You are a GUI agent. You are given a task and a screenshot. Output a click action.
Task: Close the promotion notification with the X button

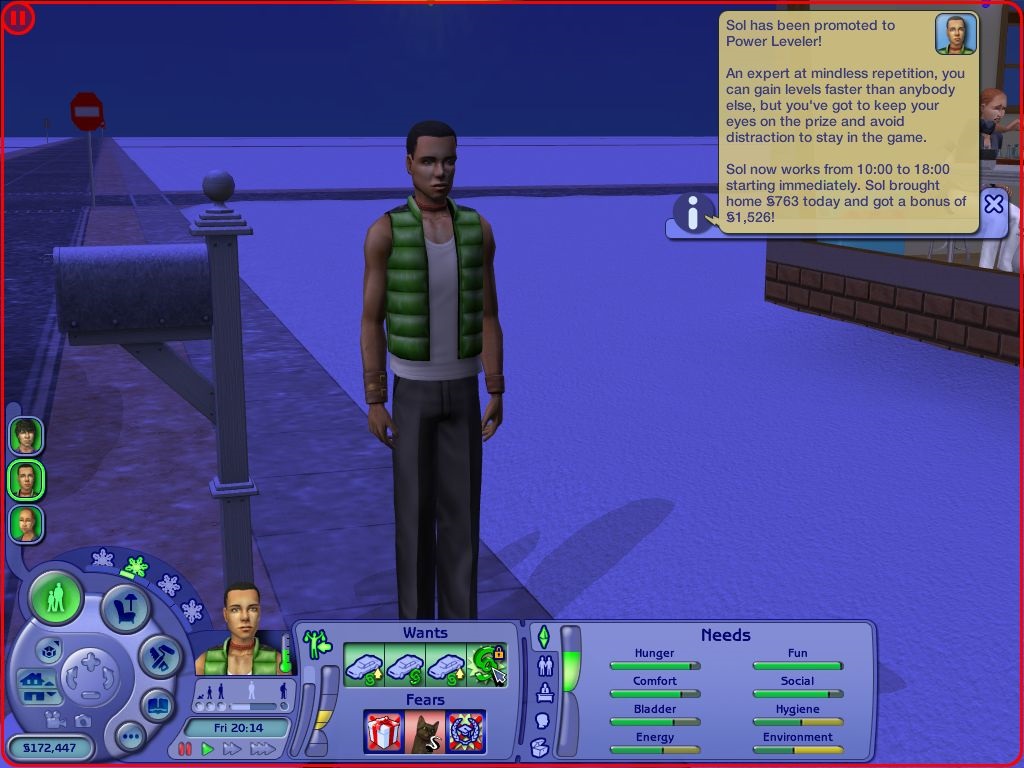click(x=993, y=204)
